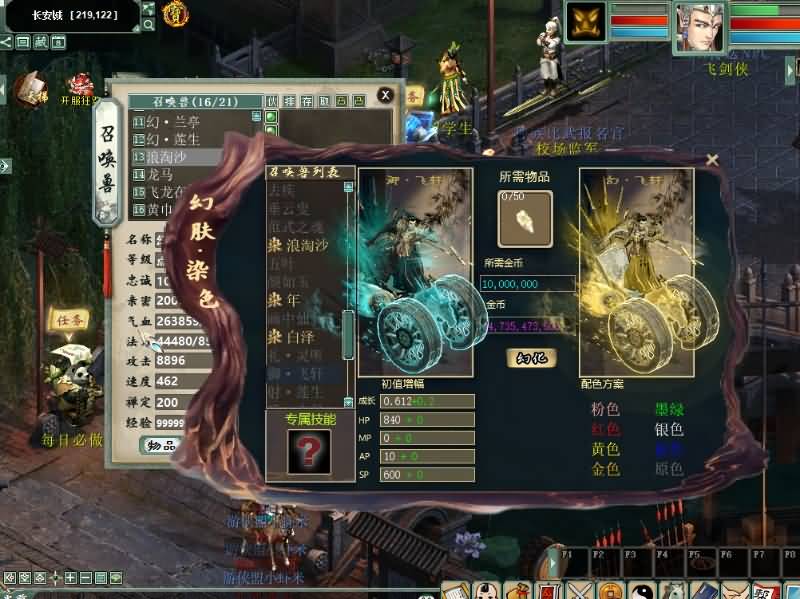Choose 白泽 from the summon list

click(308, 339)
